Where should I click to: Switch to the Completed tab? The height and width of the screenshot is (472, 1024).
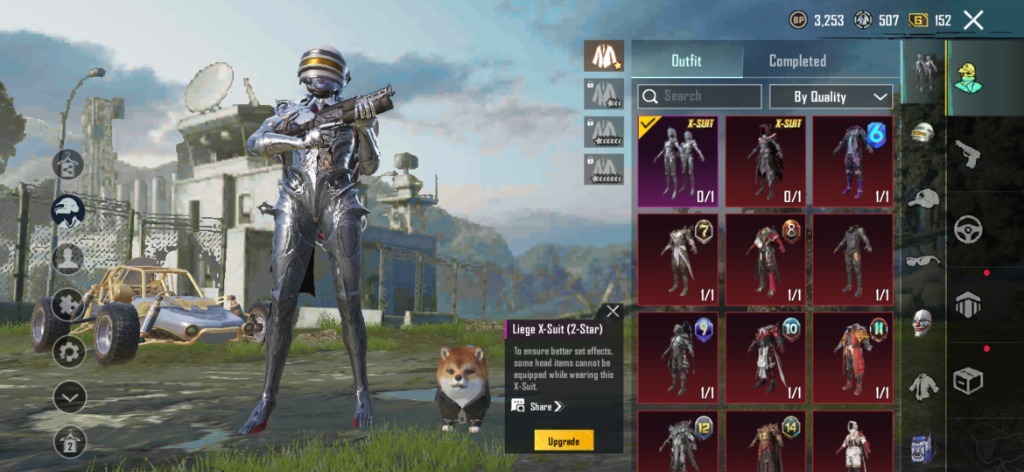(x=797, y=61)
